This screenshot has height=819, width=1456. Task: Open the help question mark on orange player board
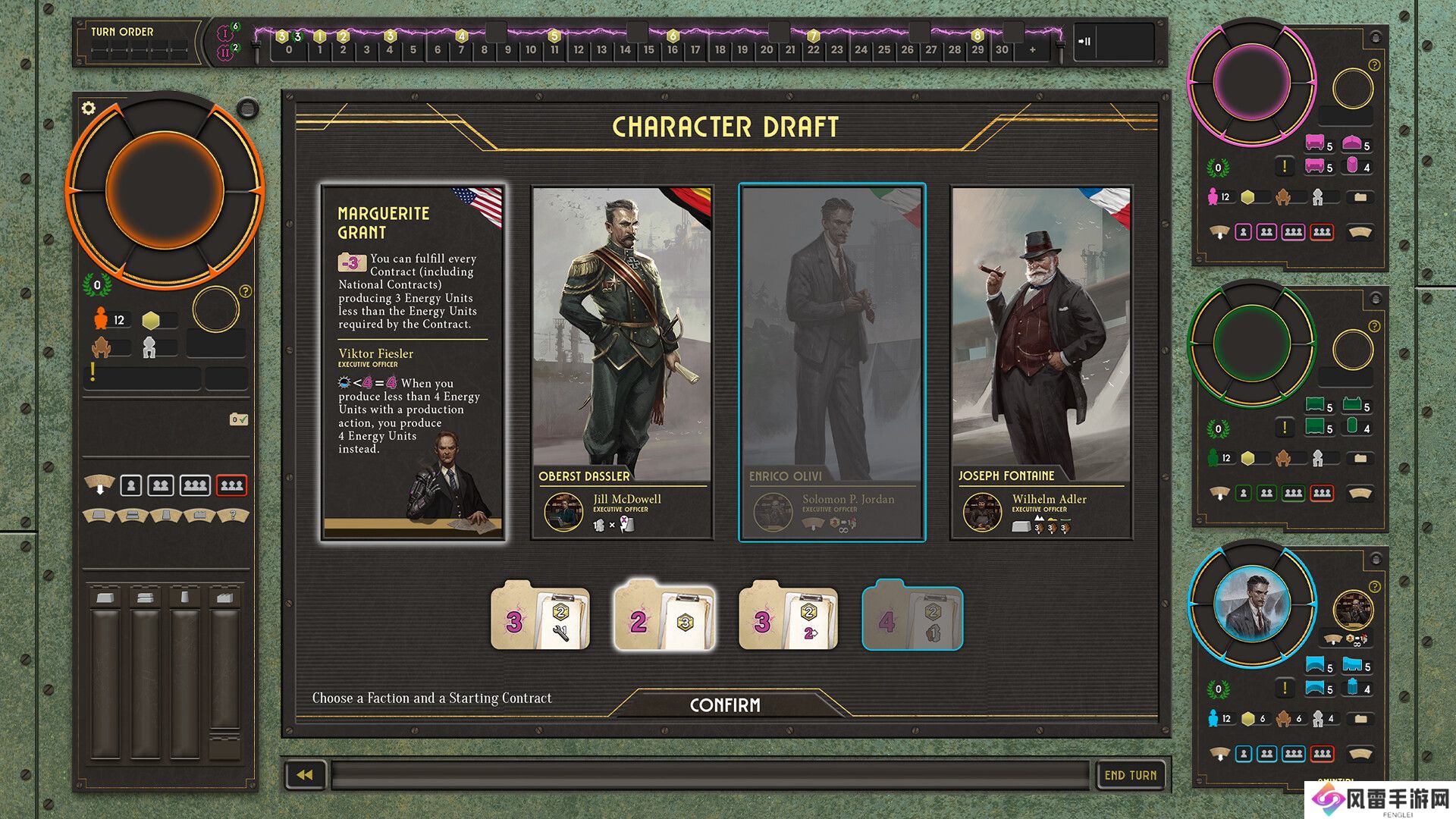[x=245, y=291]
